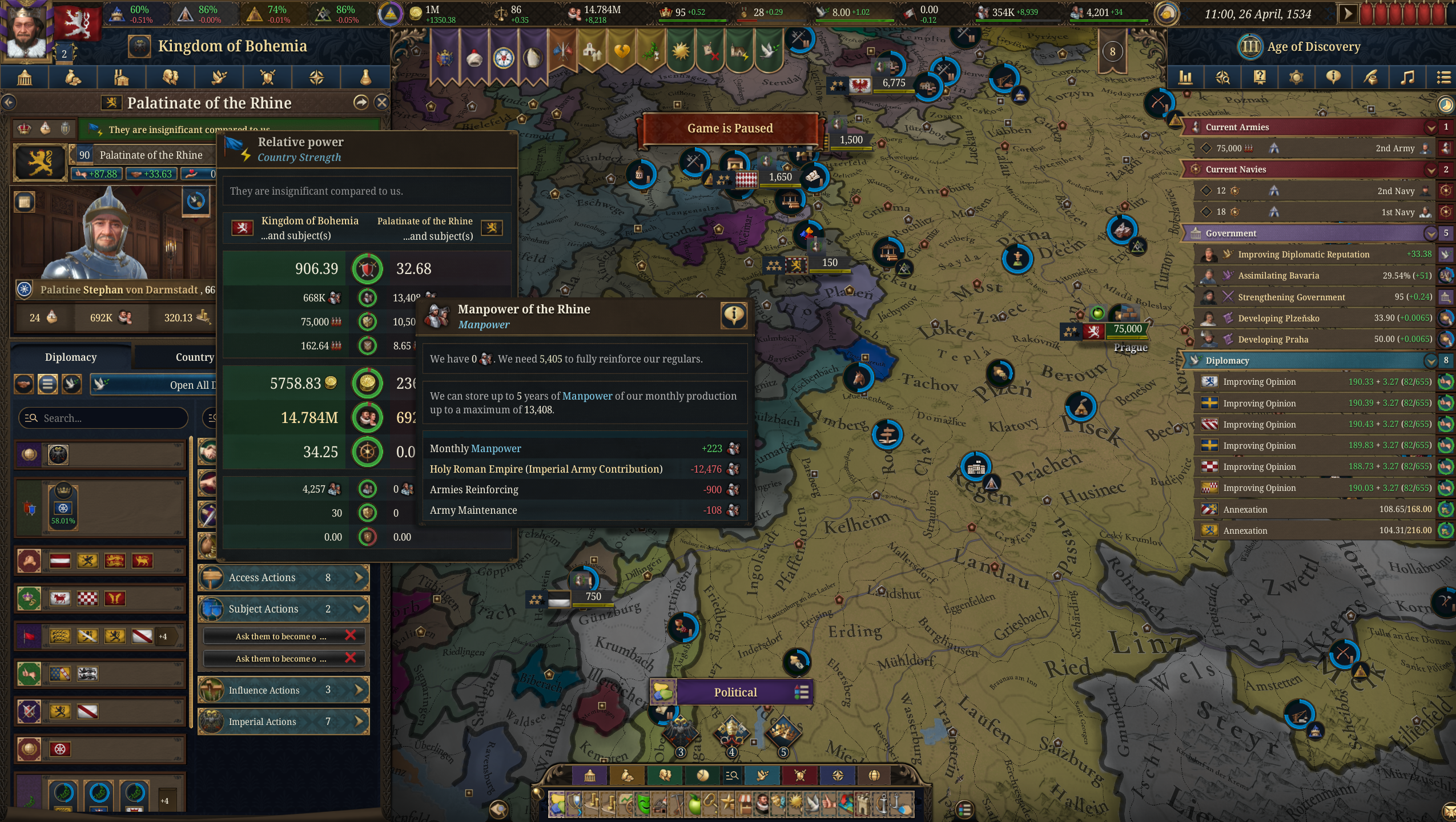
Task: Click the Annexation progress bar showing 108.65/168.00
Action: [x=1313, y=509]
